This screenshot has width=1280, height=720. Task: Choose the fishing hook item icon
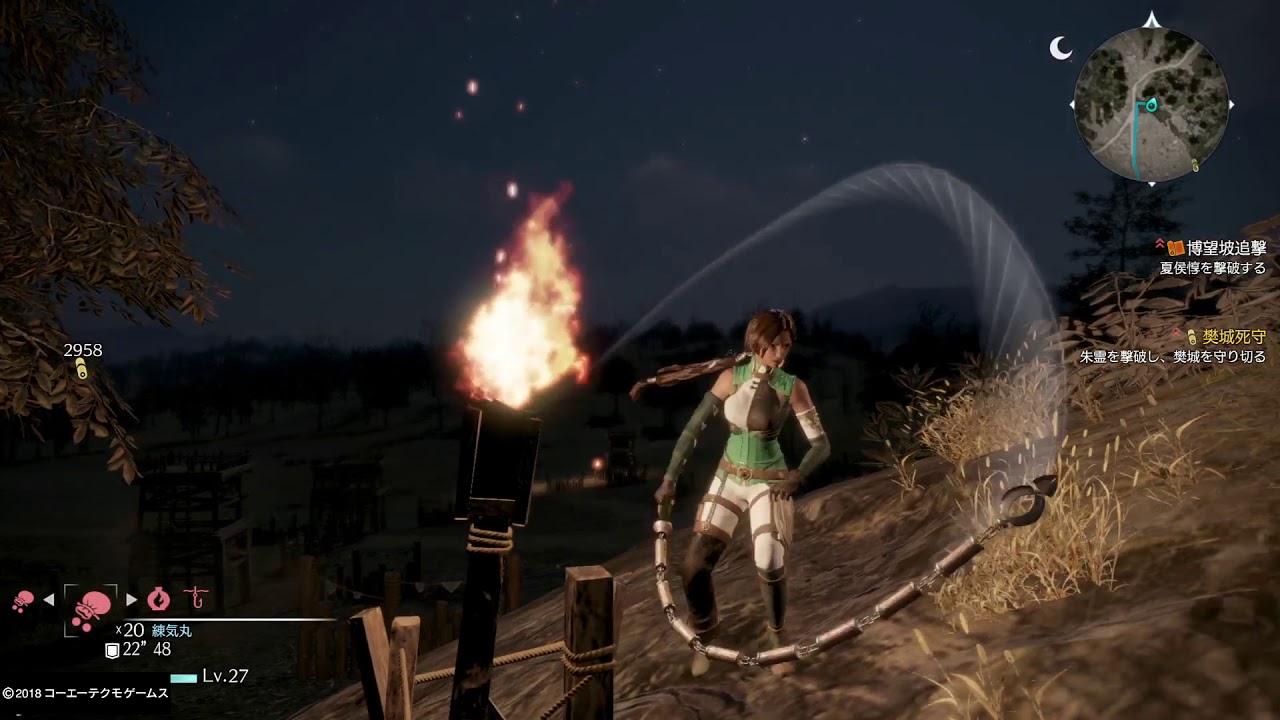[x=197, y=599]
